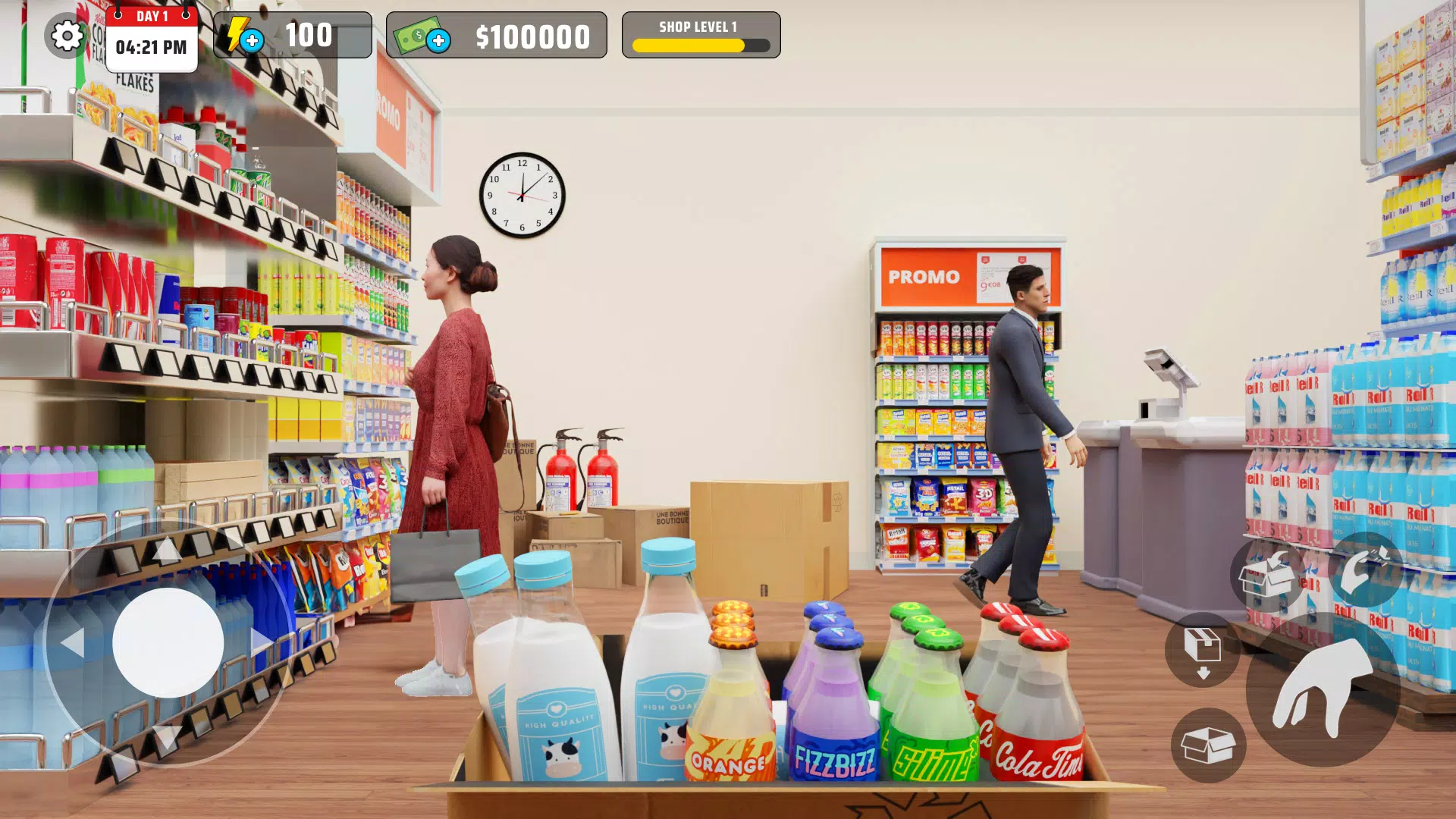Image resolution: width=1456 pixels, height=819 pixels.
Task: Tap the DAY 1 calendar showing 04:21 PM
Action: (150, 35)
